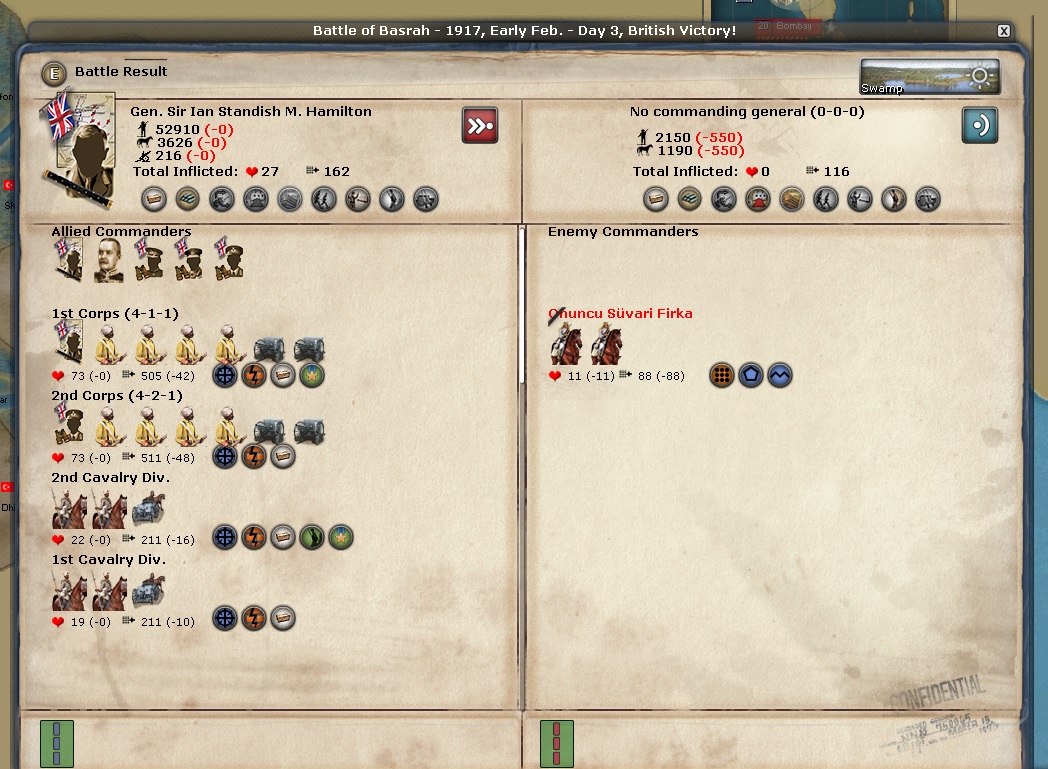Select the 1st Cavalry Div. entry

click(108, 560)
